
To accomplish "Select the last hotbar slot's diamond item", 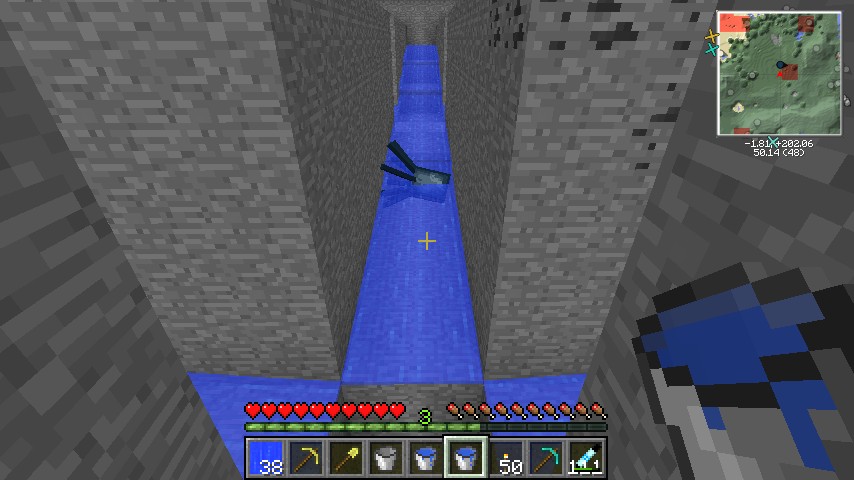I will click(587, 458).
